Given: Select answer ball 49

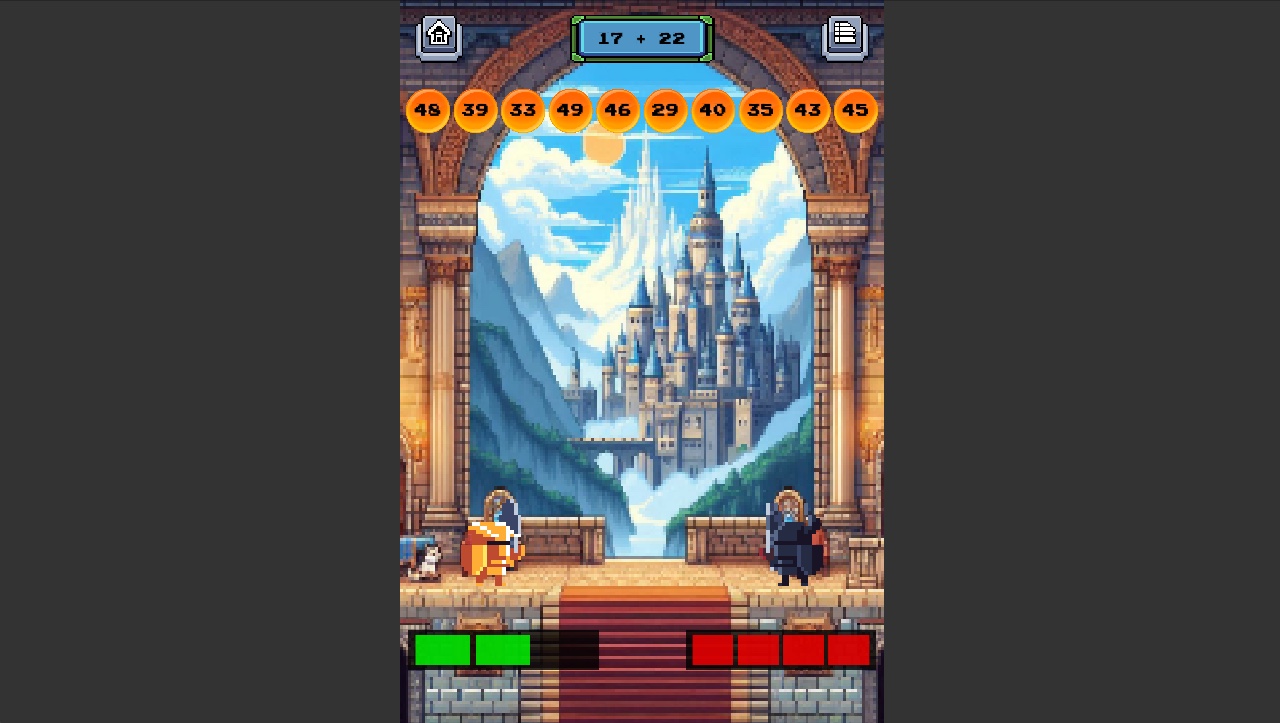Looking at the screenshot, I should tap(570, 110).
